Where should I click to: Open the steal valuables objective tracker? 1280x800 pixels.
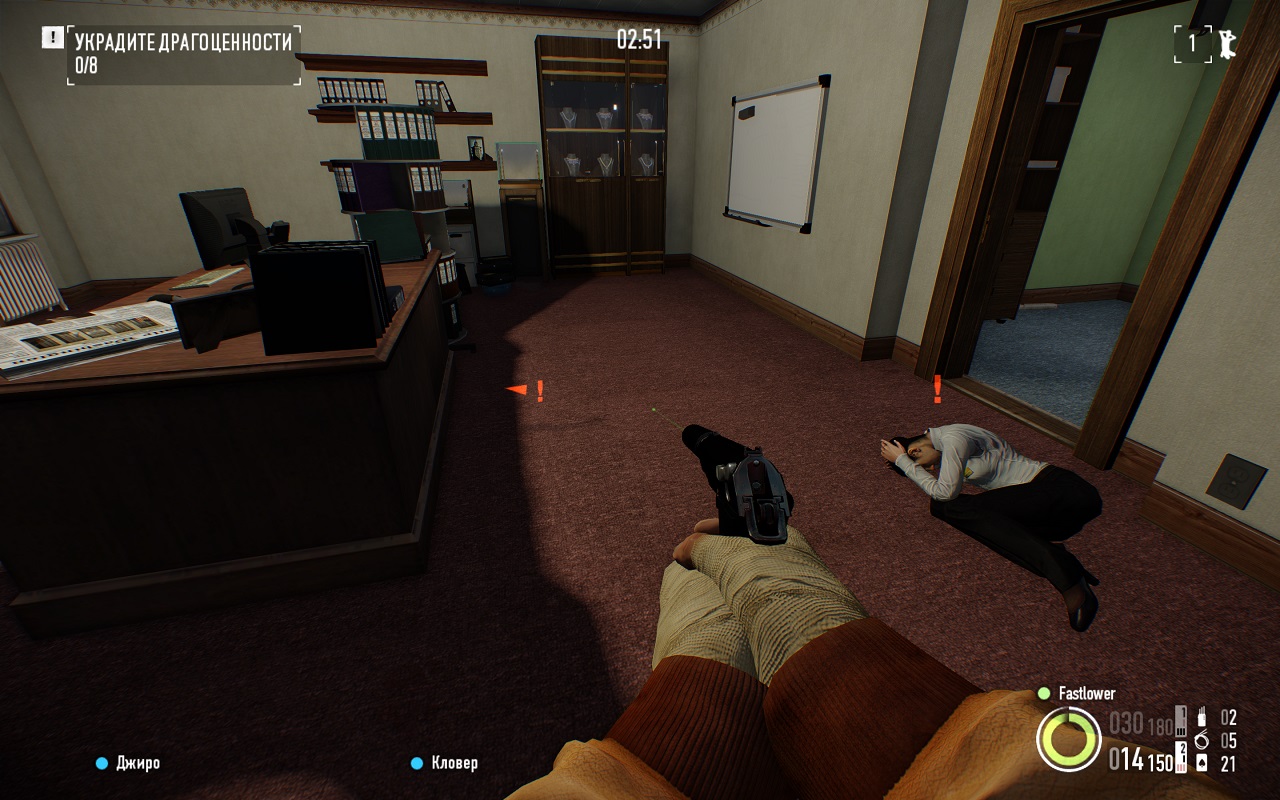[x=184, y=54]
